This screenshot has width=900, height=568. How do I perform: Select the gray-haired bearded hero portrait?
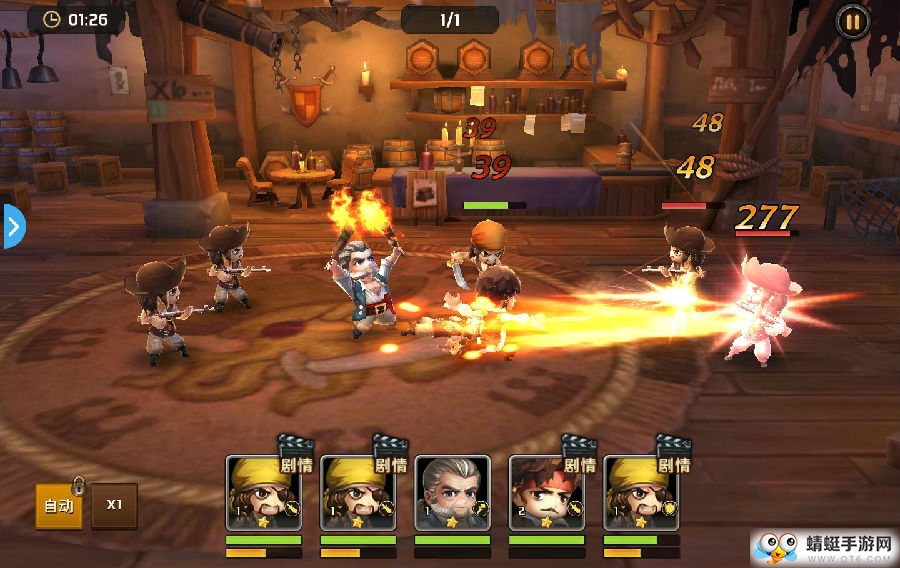(452, 492)
